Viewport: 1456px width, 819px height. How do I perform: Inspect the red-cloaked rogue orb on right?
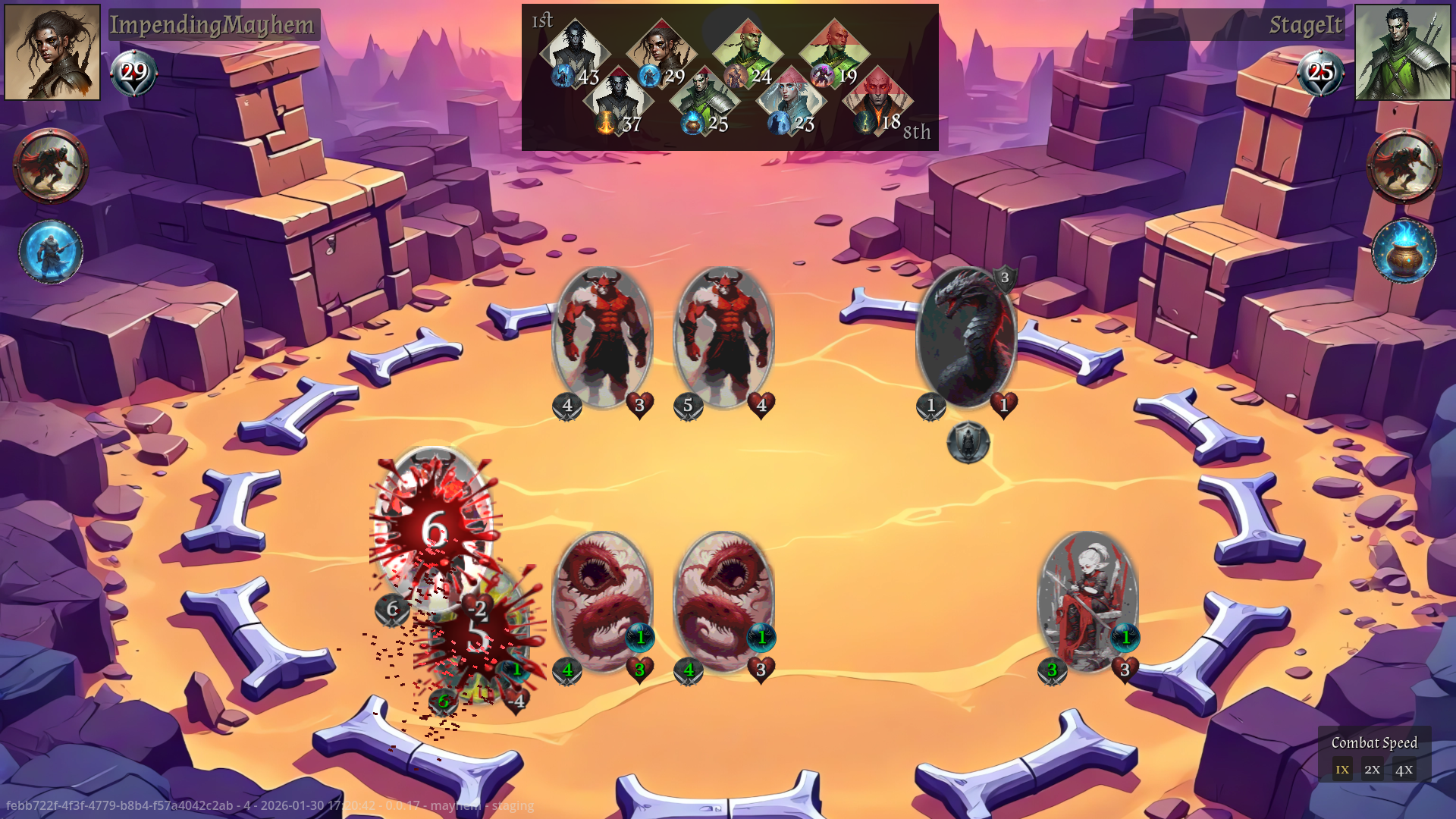click(x=1404, y=165)
